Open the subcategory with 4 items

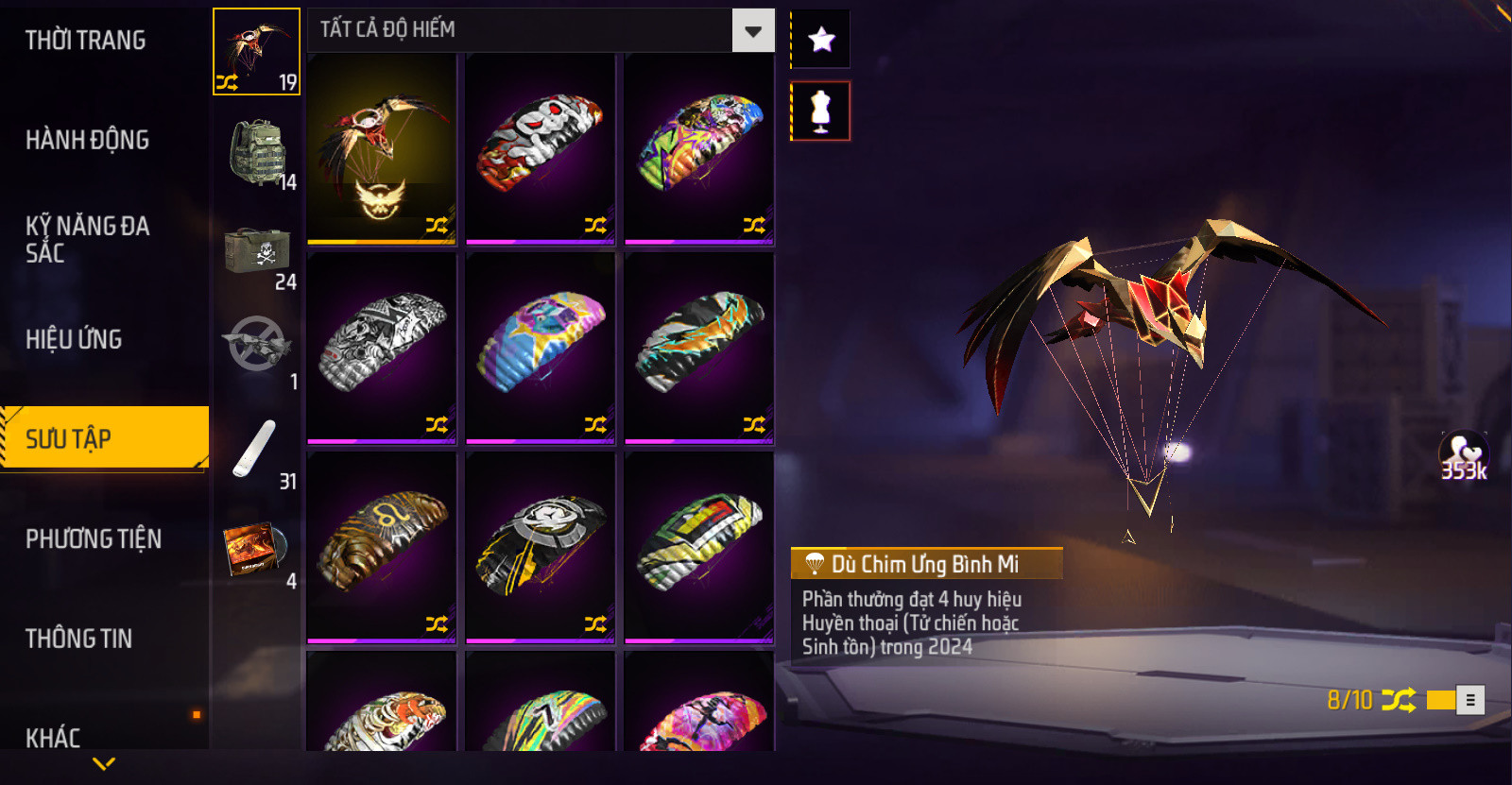256,553
